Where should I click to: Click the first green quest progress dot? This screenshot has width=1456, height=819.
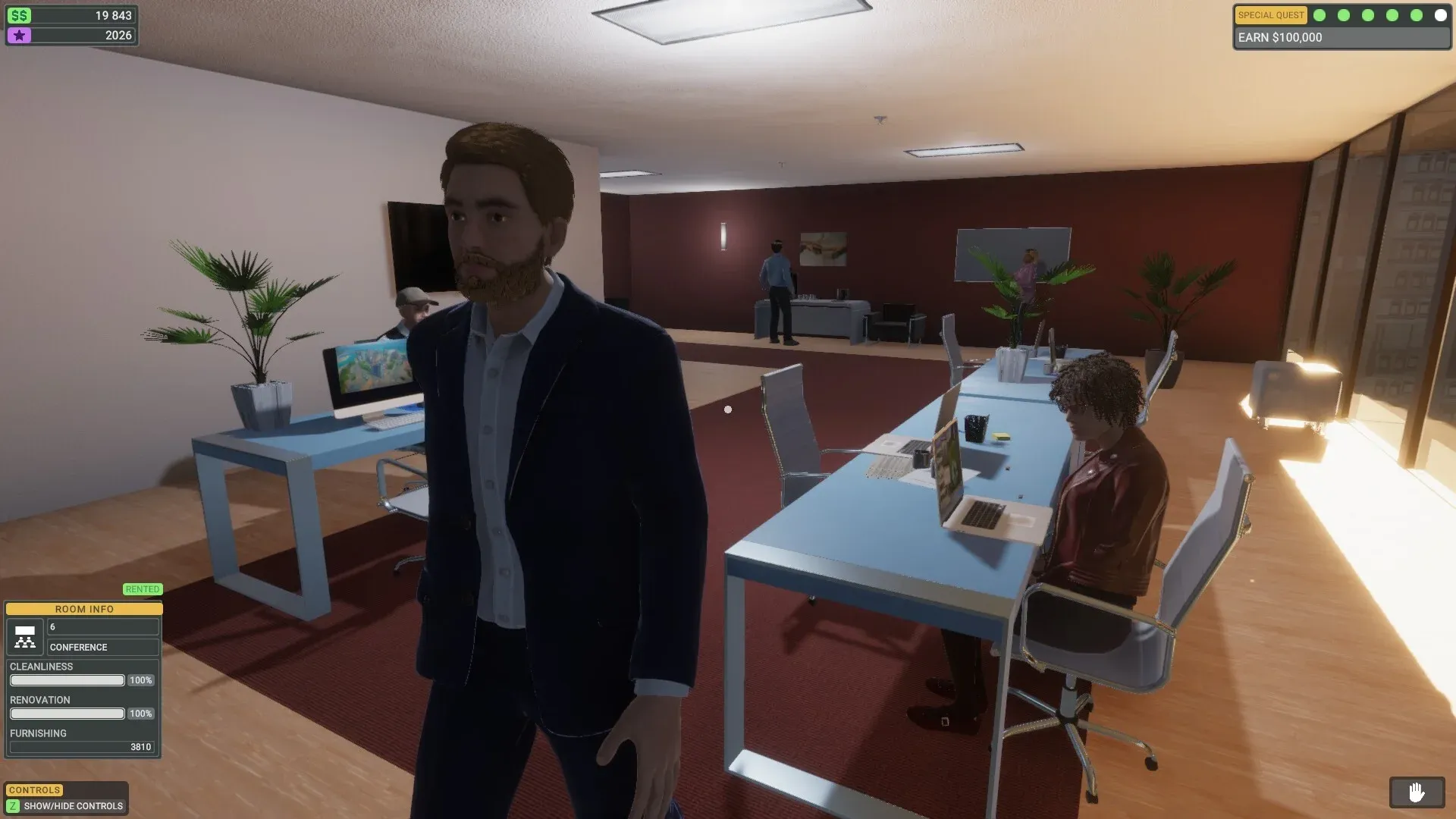(x=1319, y=15)
